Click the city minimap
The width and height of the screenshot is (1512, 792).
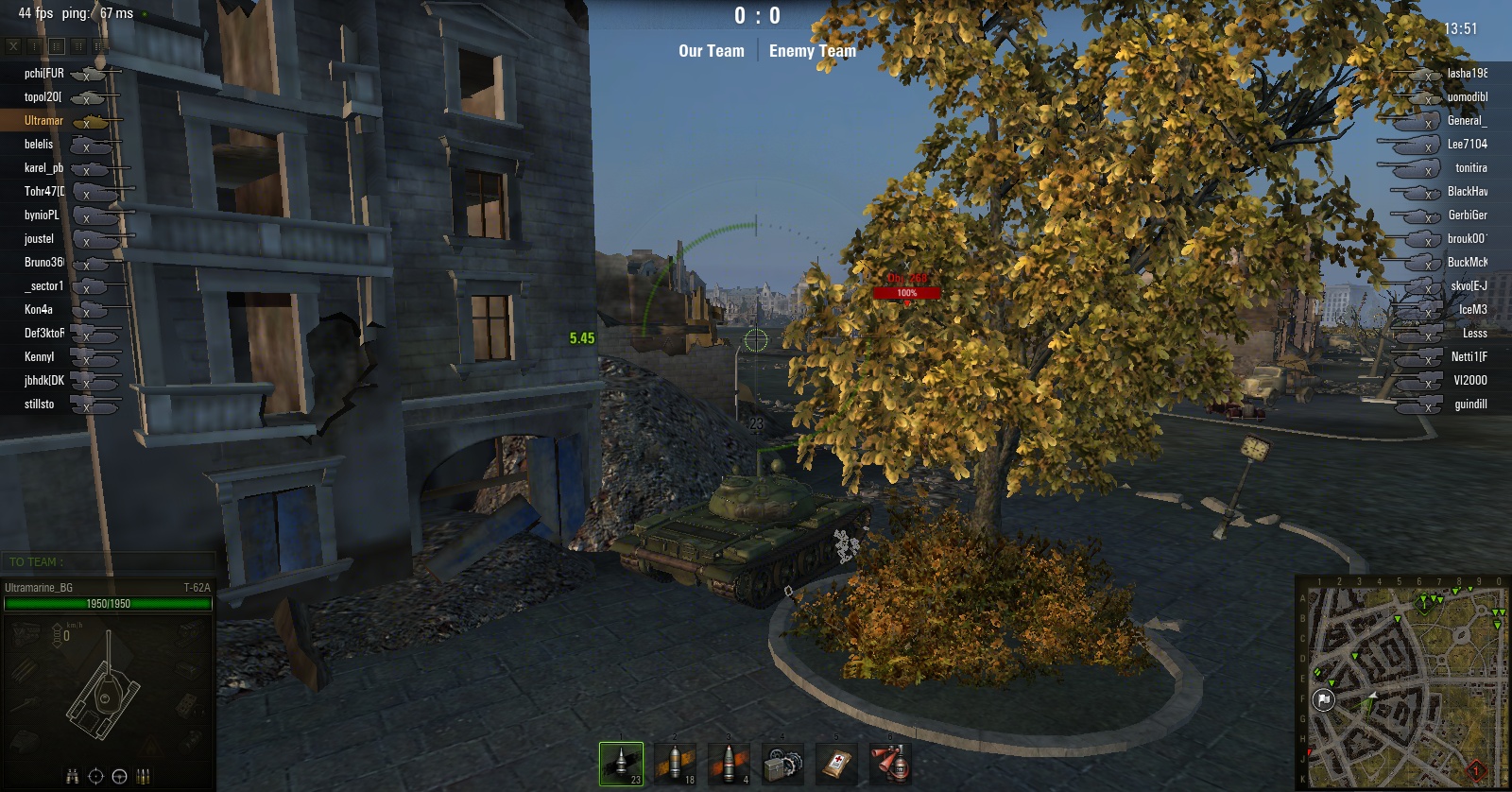(1402, 684)
